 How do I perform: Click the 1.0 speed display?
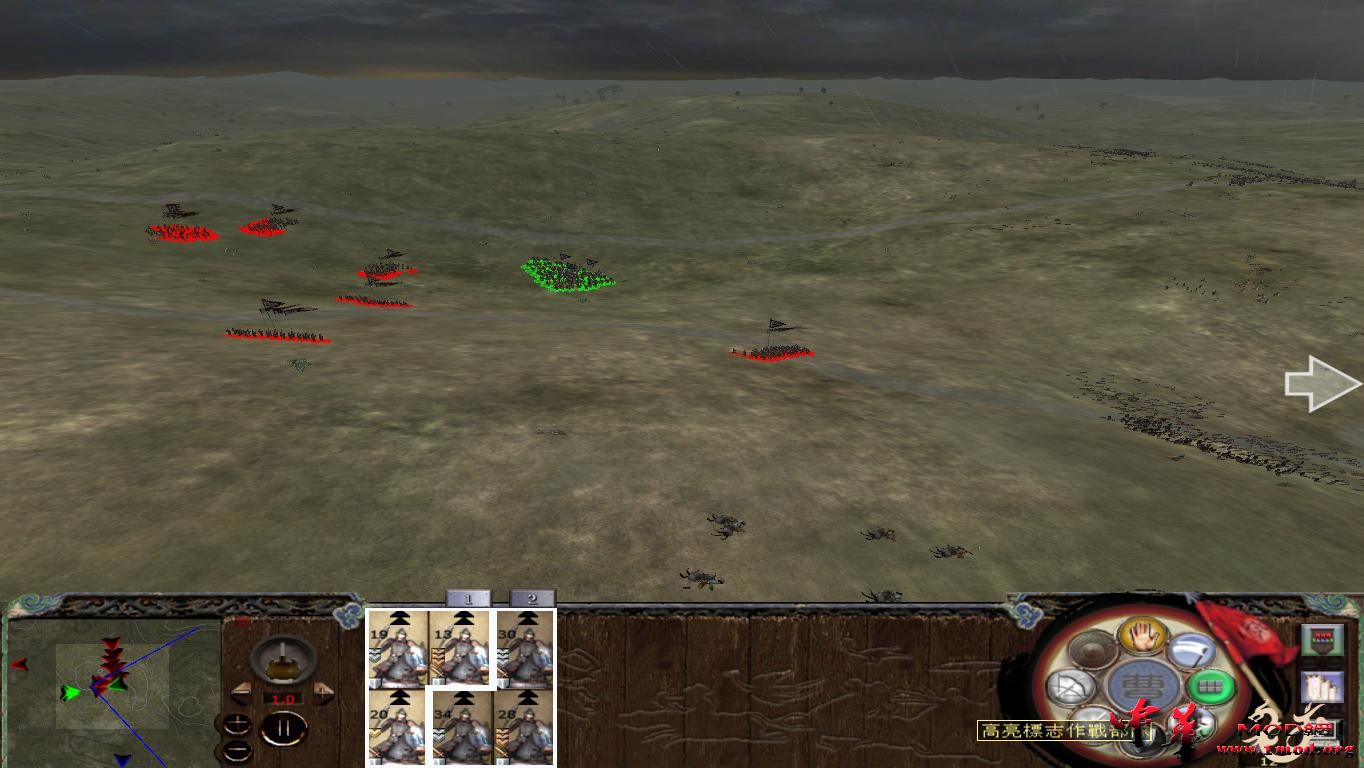[283, 698]
